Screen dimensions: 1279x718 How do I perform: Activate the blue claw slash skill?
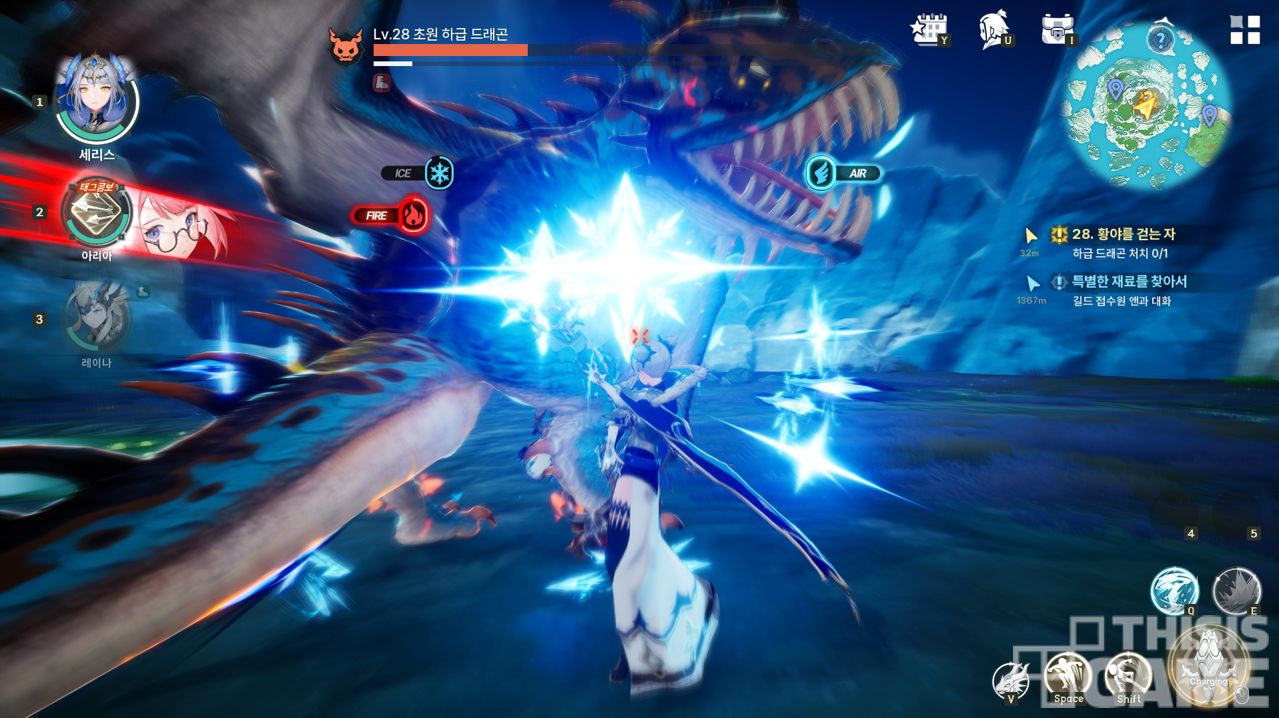tap(1174, 590)
